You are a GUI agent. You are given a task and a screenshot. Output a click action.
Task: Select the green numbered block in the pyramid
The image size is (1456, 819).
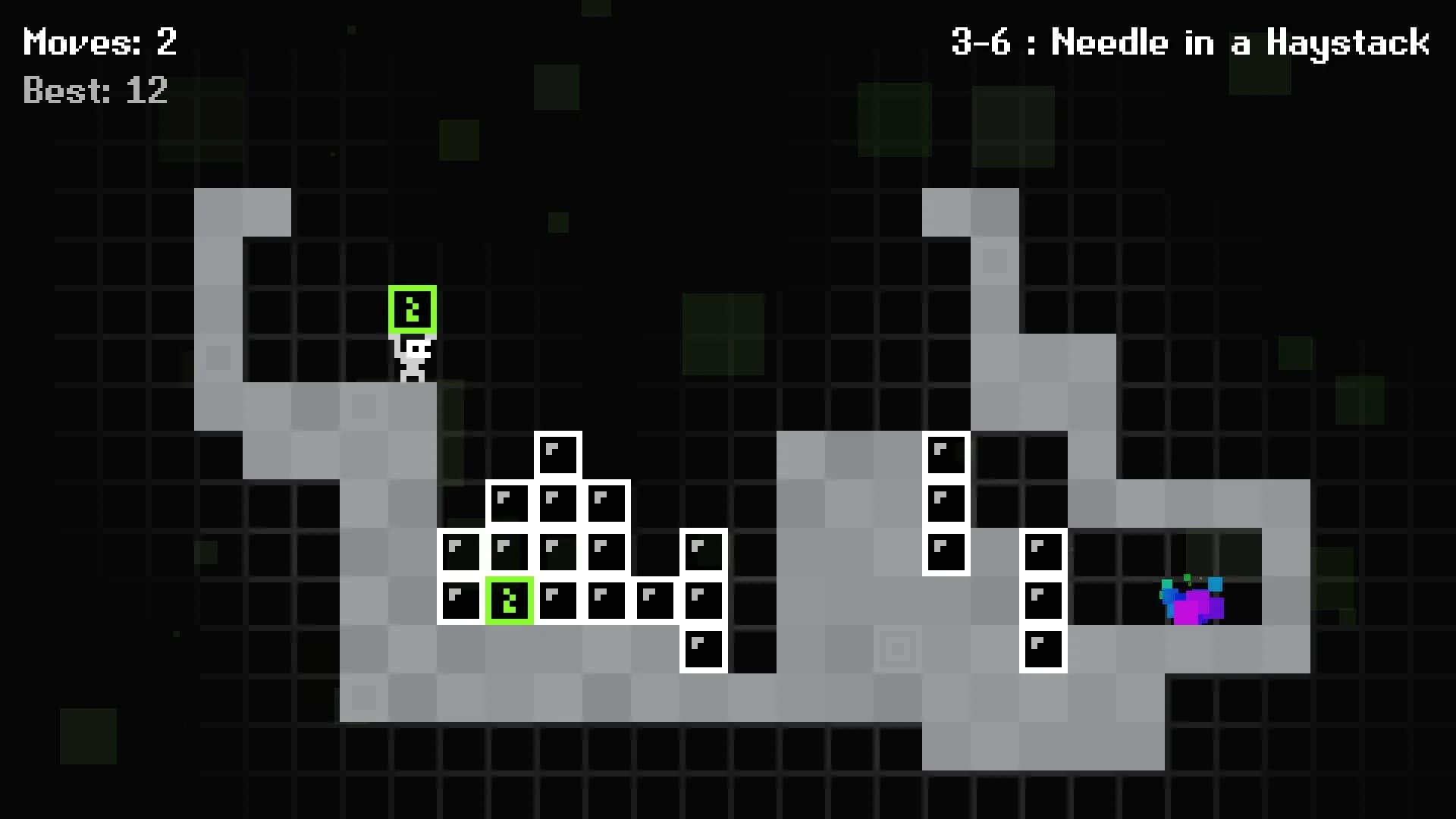(510, 600)
